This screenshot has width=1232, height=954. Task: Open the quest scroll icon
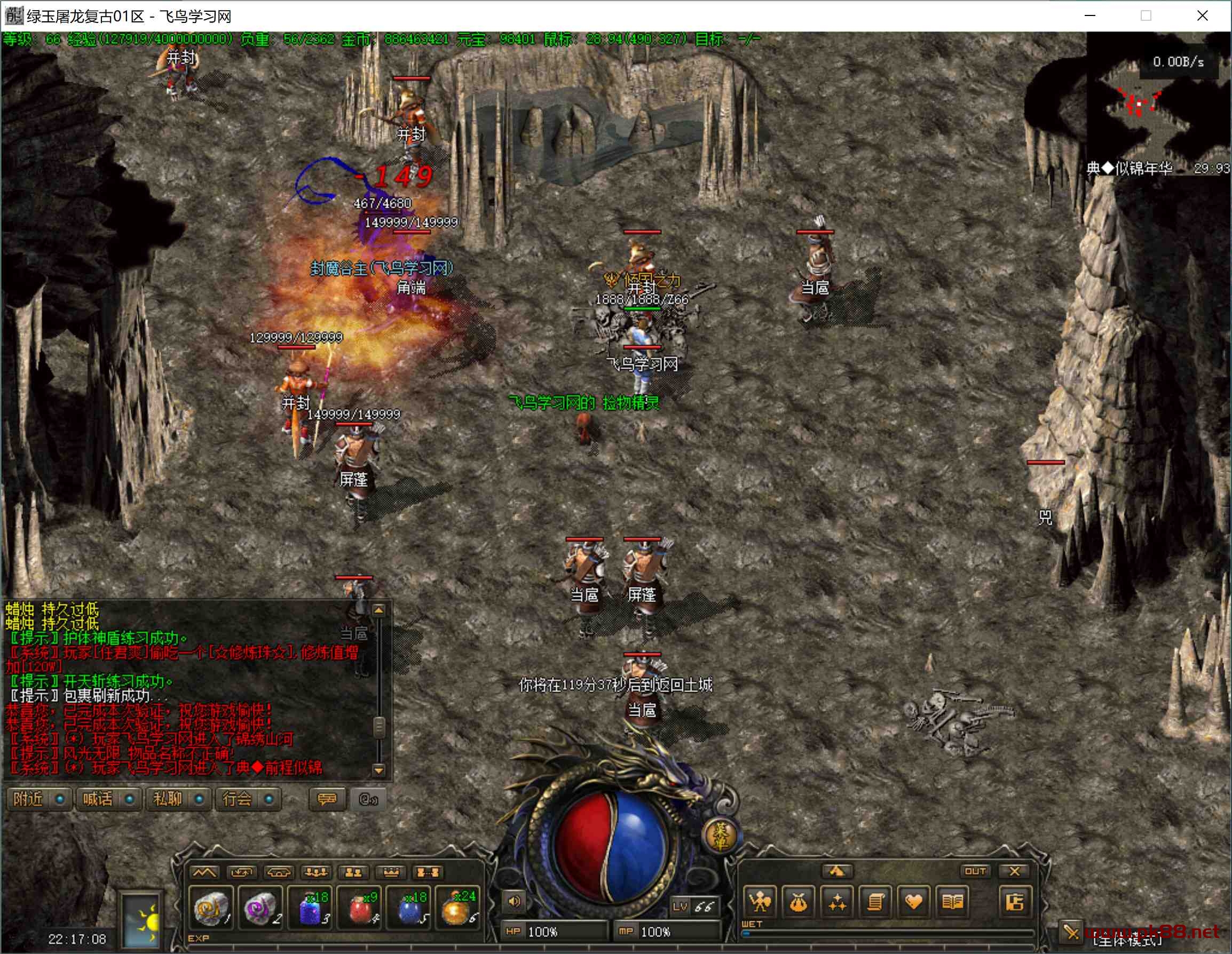click(875, 902)
